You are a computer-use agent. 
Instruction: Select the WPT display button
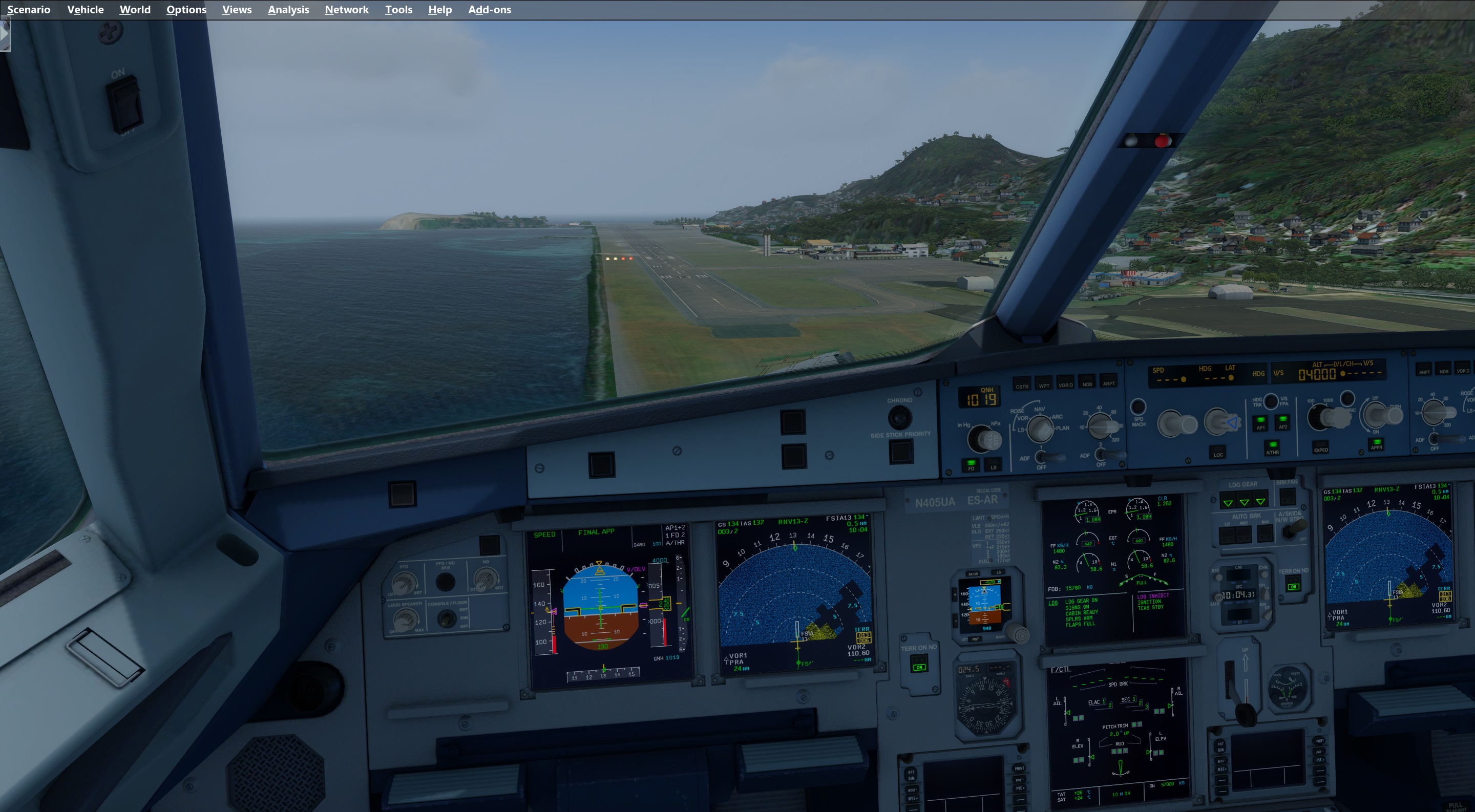1044,383
